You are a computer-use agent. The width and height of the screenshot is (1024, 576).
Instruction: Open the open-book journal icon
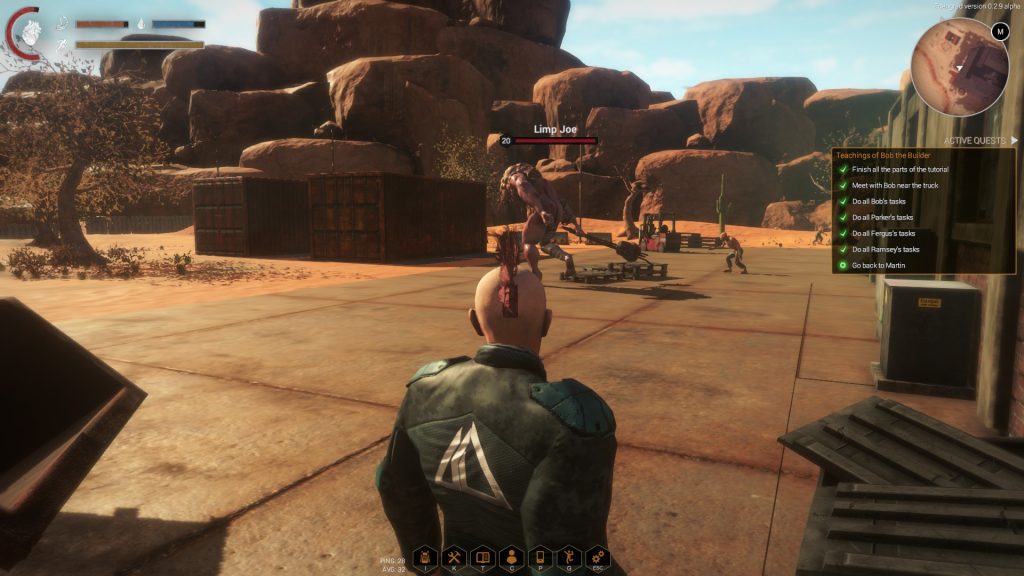[482, 557]
